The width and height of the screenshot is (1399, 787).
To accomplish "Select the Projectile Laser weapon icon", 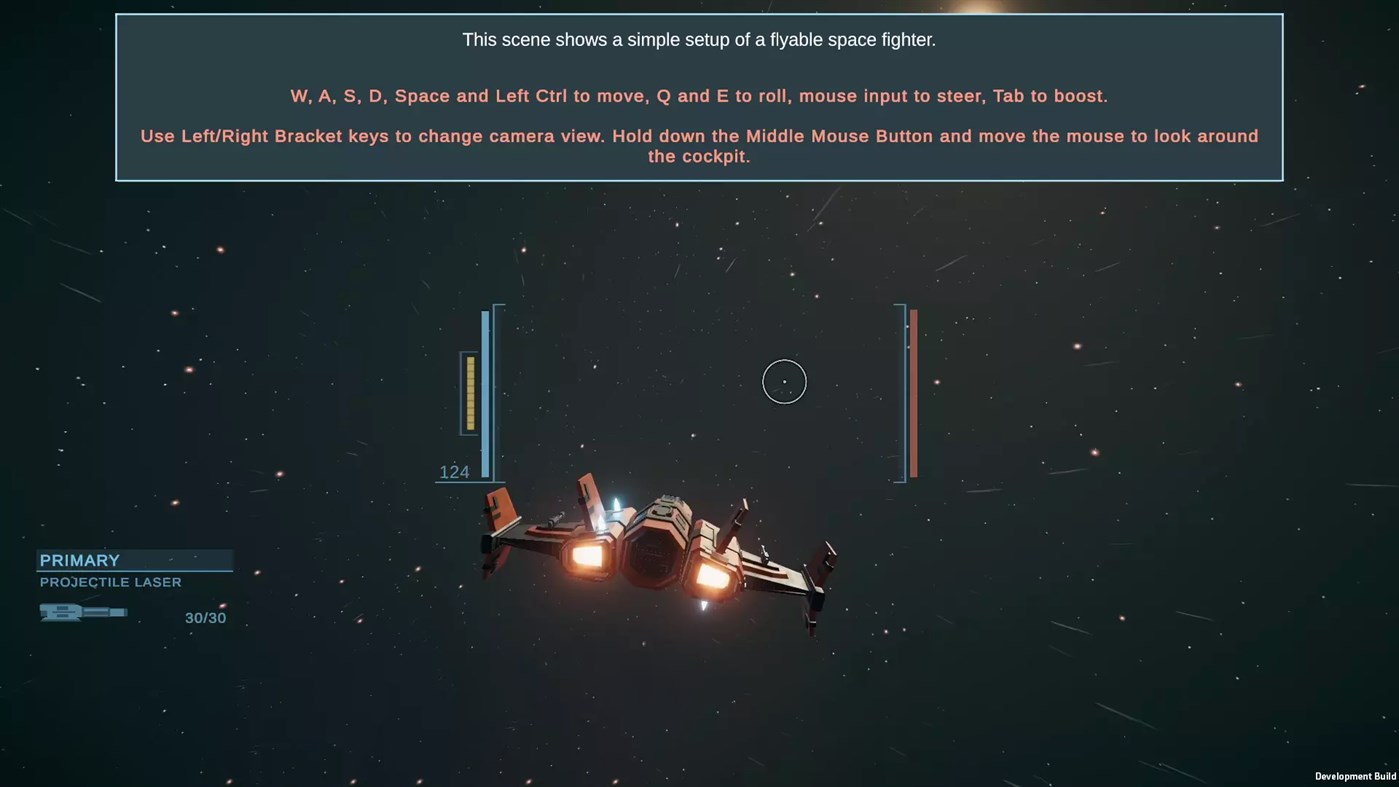I will (83, 611).
